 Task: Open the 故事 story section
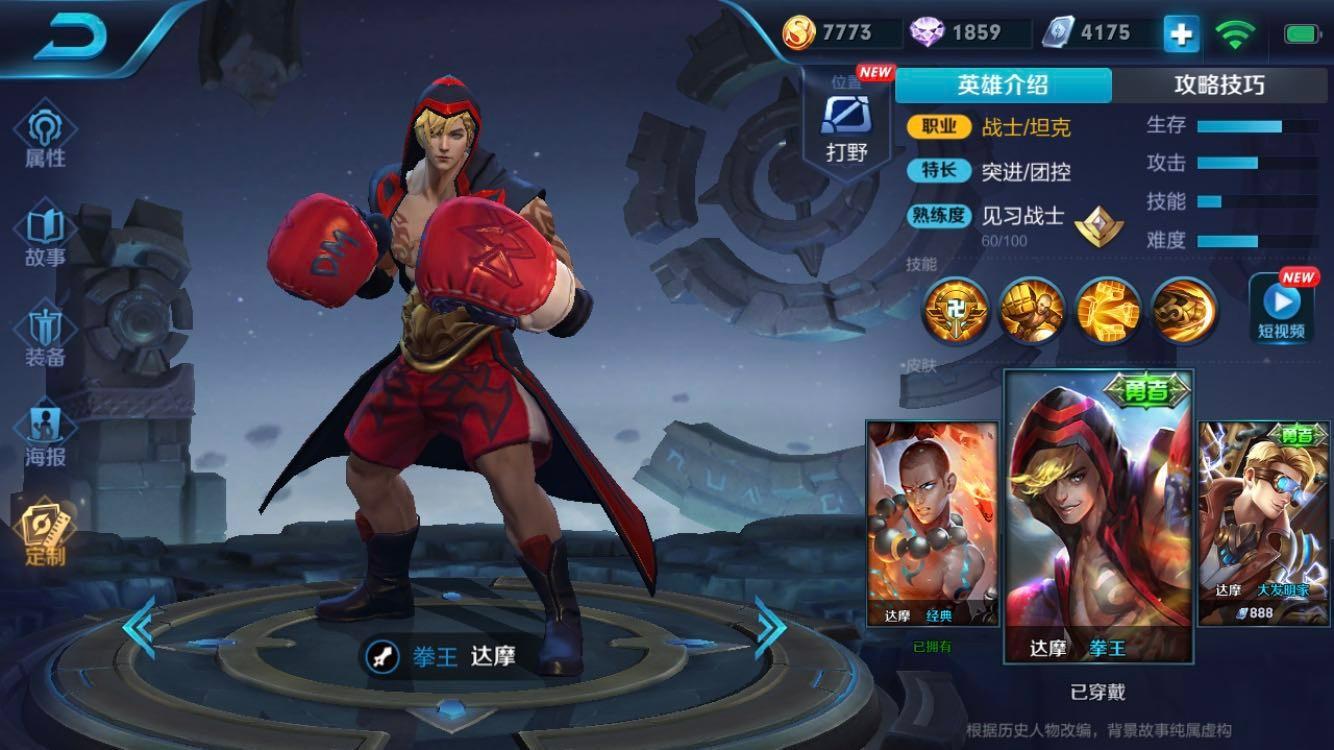pos(45,237)
